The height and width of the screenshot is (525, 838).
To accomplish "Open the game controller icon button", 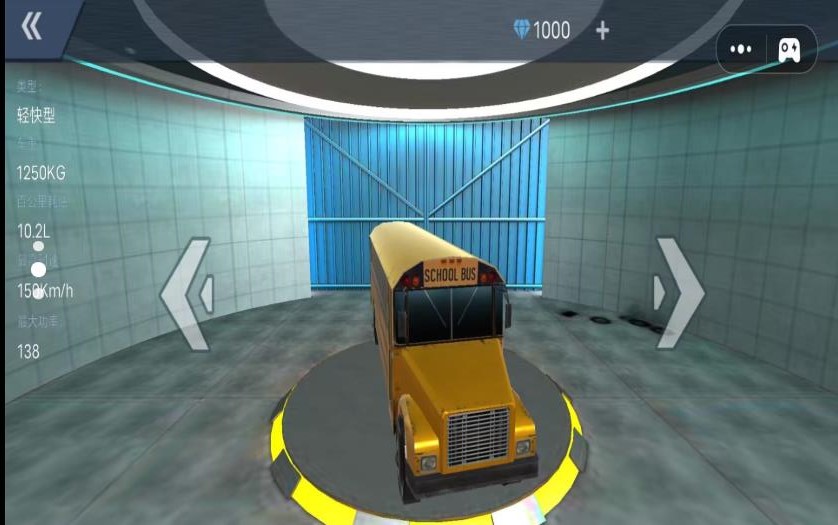I will click(x=790, y=49).
